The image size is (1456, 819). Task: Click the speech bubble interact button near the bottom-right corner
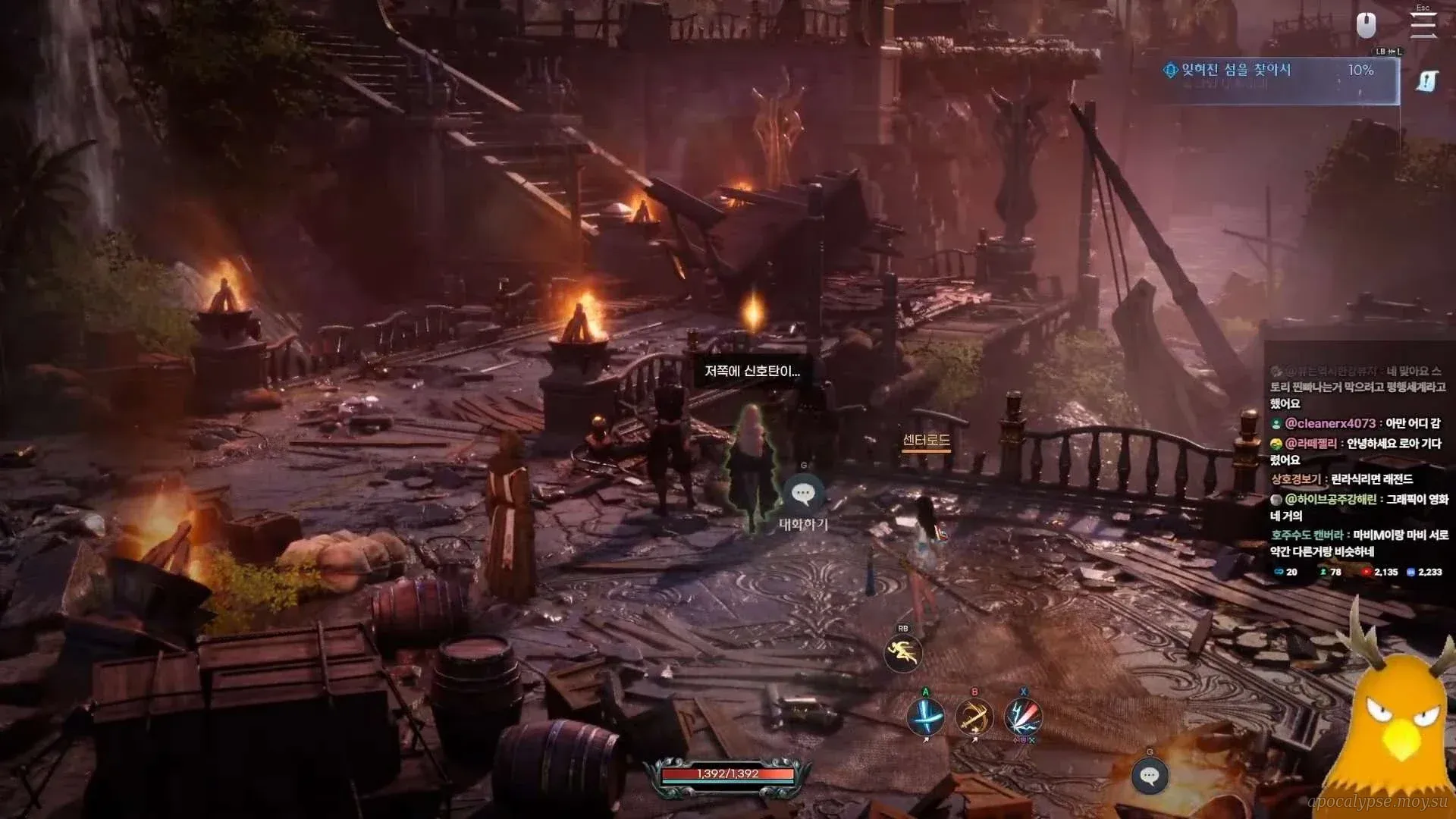[x=1149, y=776]
